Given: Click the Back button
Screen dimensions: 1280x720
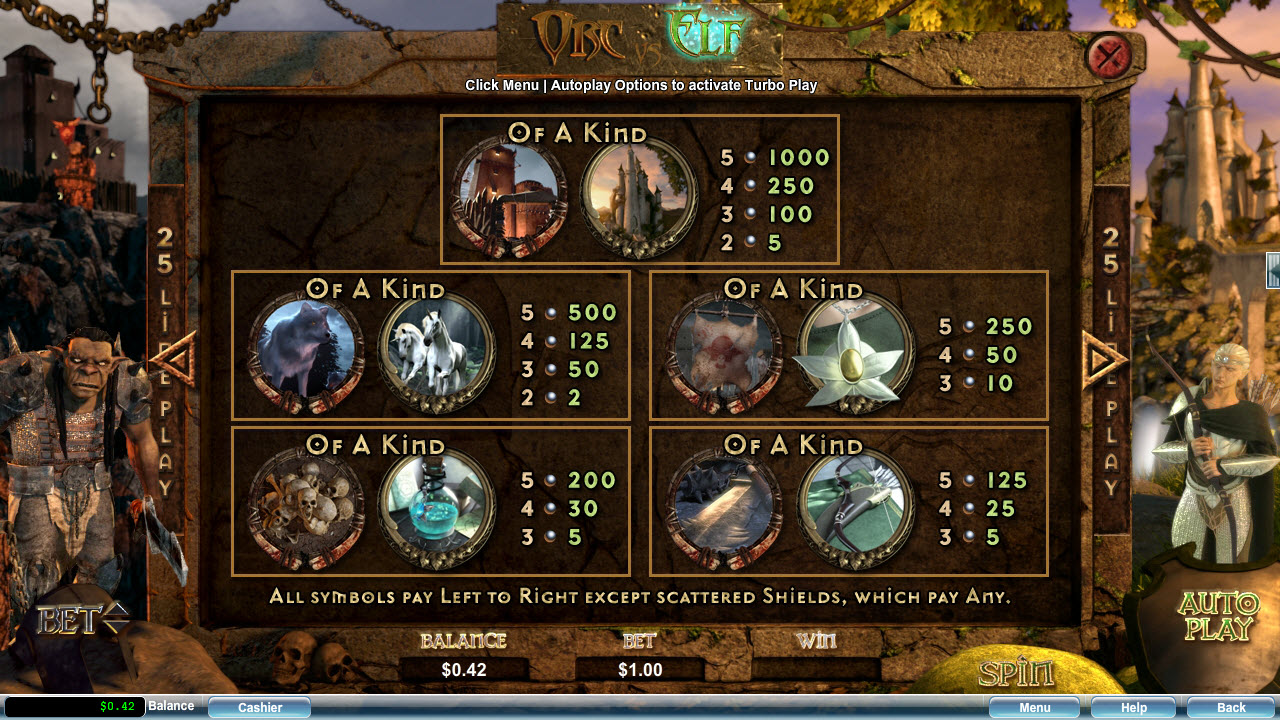Looking at the screenshot, I should coord(1230,708).
